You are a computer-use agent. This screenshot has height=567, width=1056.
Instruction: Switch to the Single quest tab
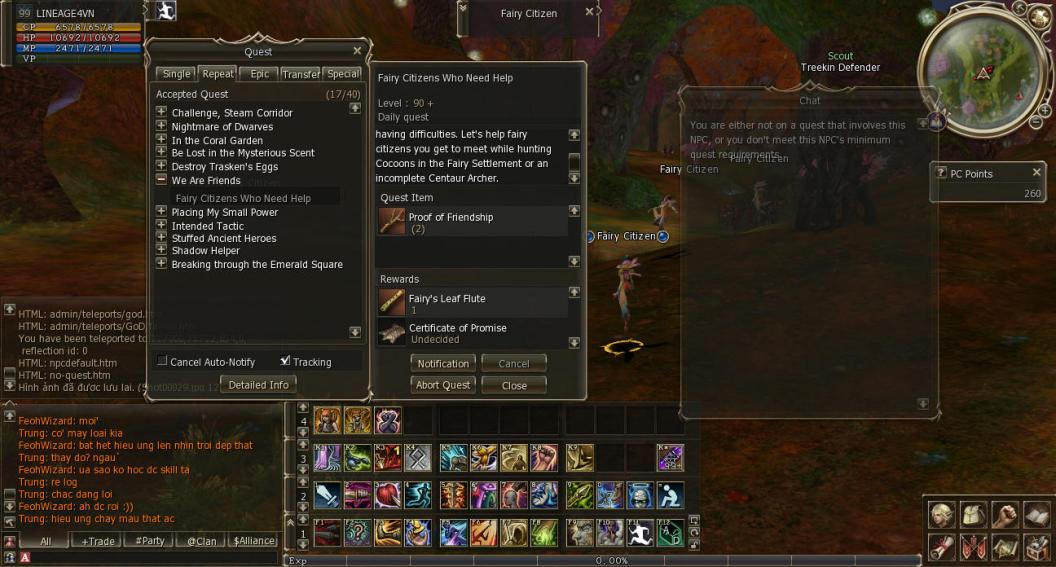(176, 74)
